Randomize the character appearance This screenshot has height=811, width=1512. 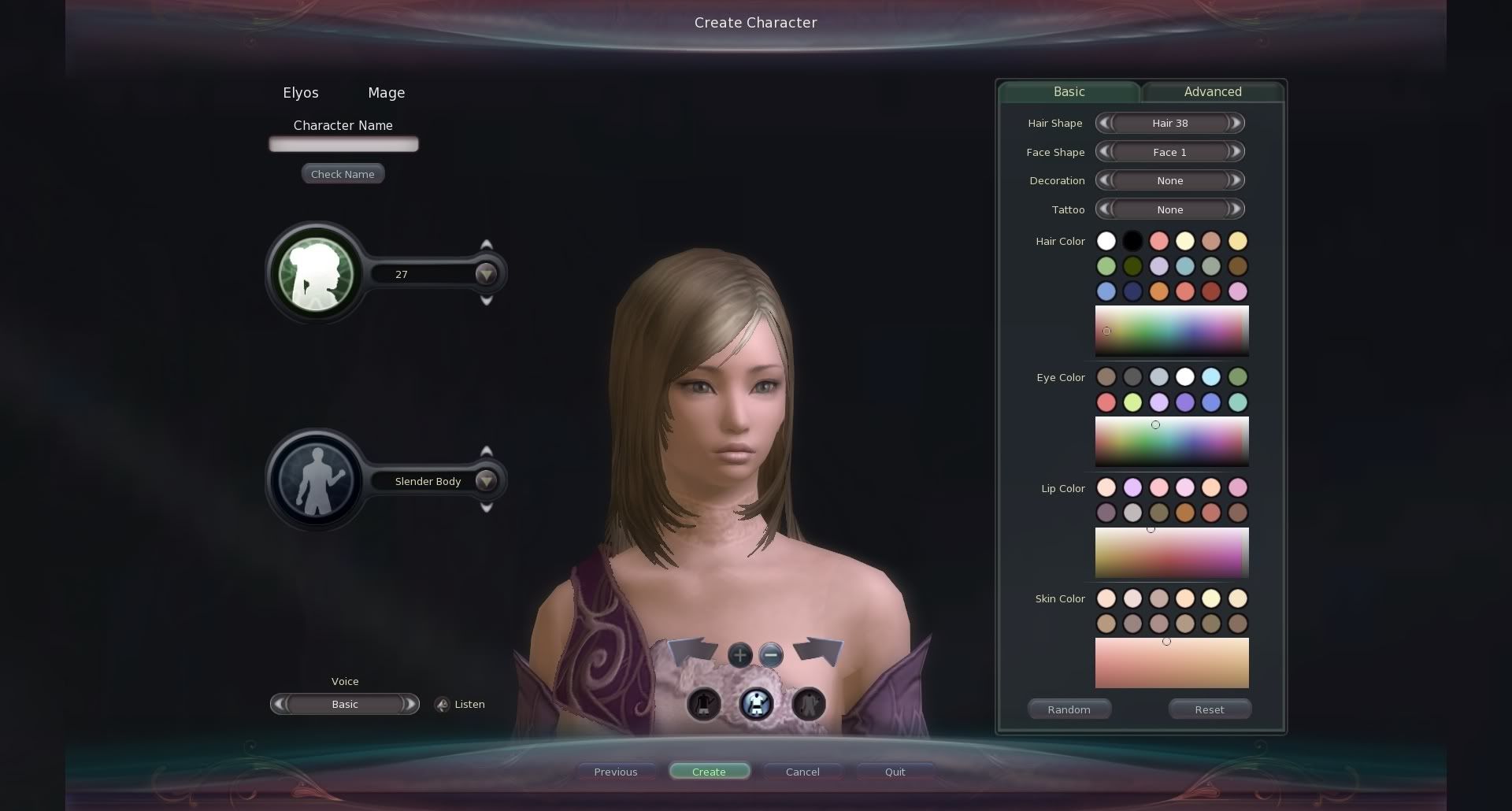coord(1069,709)
